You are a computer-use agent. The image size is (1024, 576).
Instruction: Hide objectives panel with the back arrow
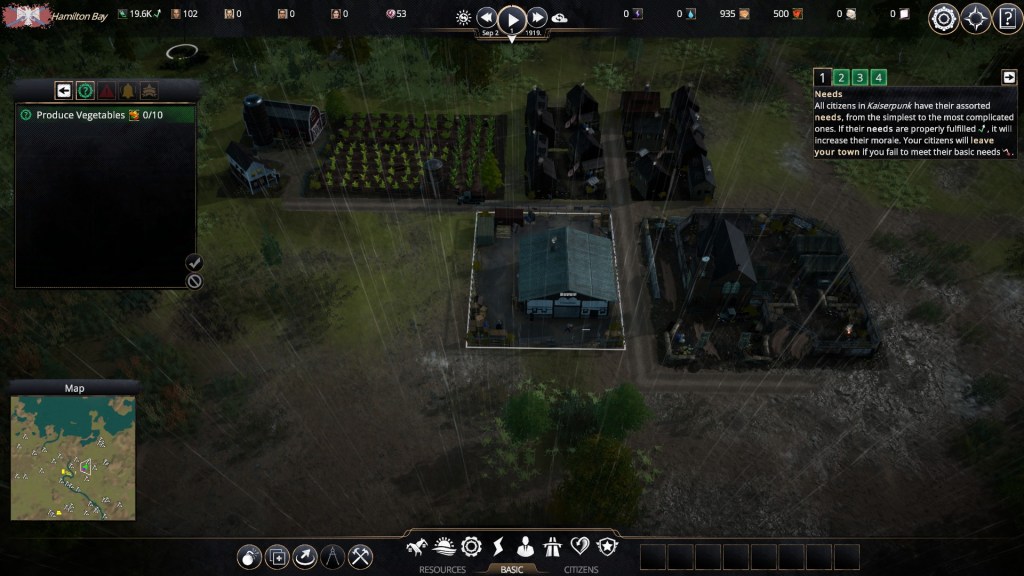click(x=64, y=91)
